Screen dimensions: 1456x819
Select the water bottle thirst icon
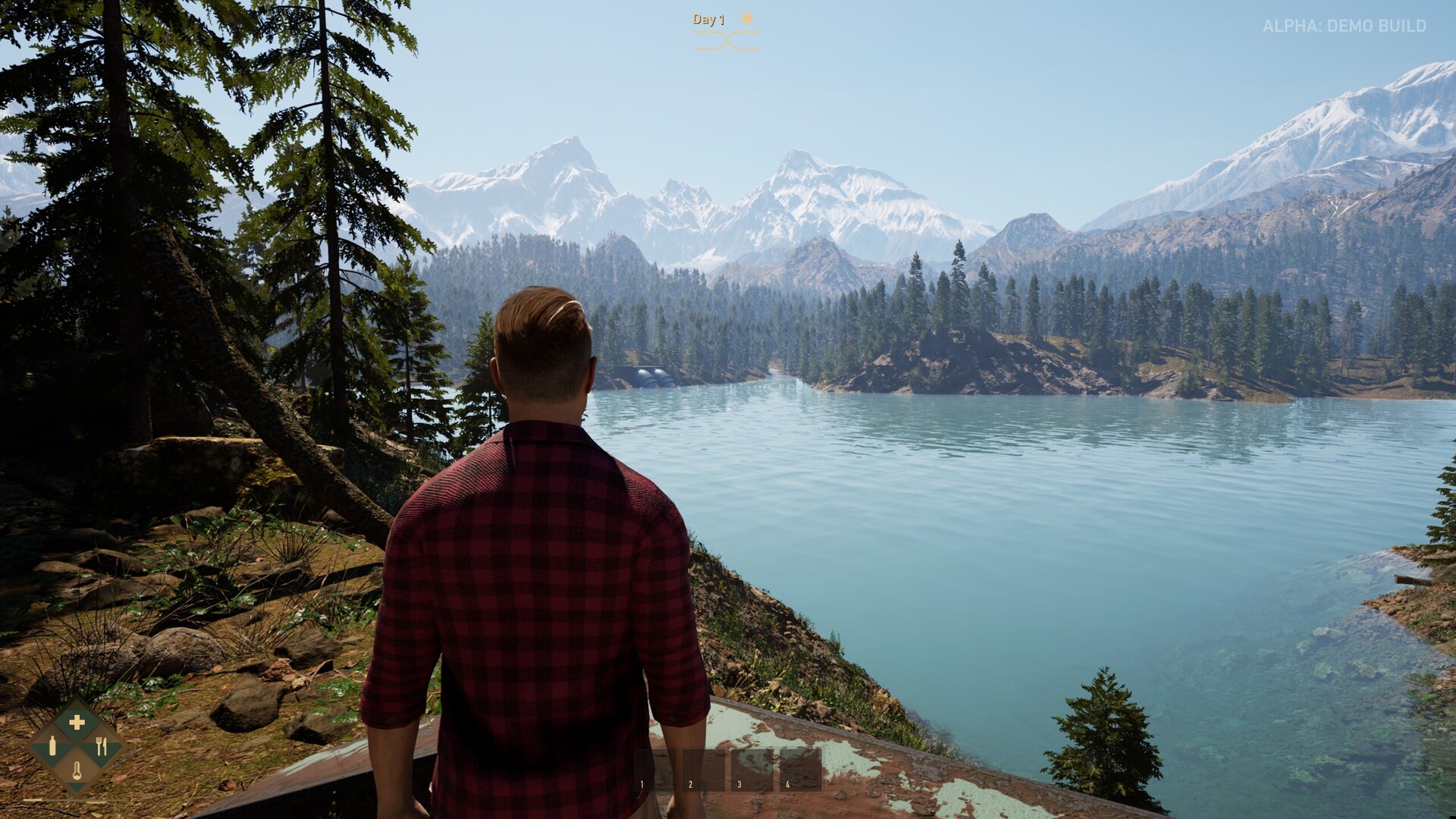[x=52, y=746]
